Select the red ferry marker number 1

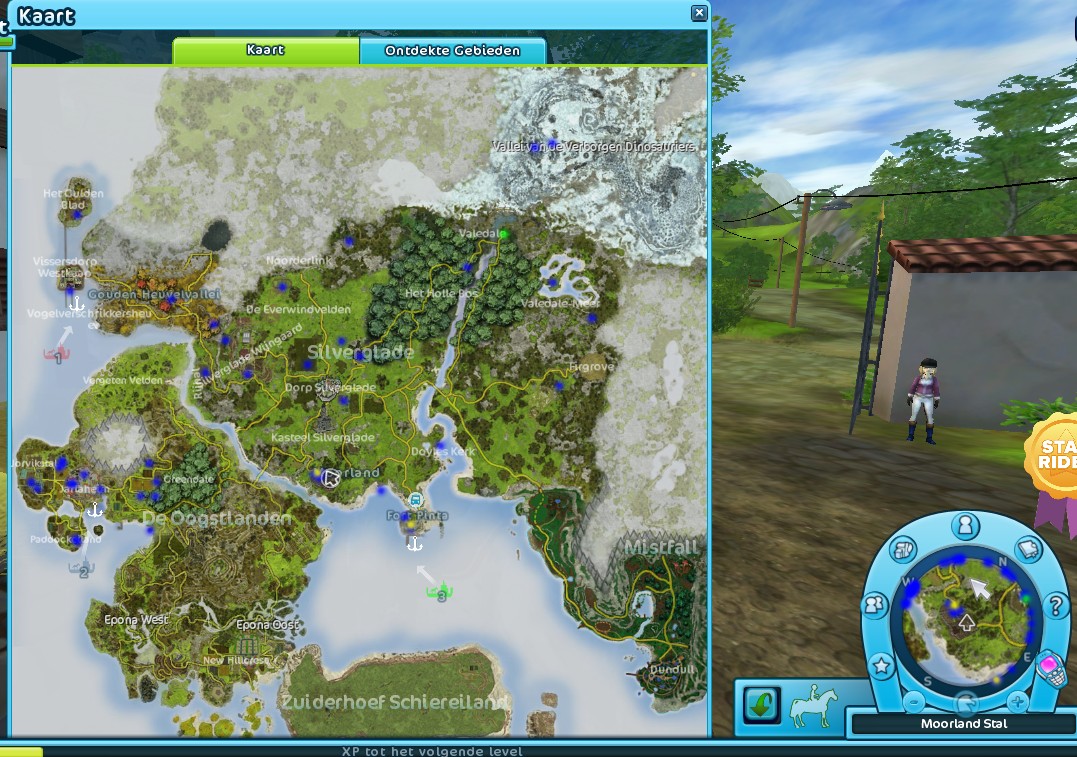pos(57,353)
